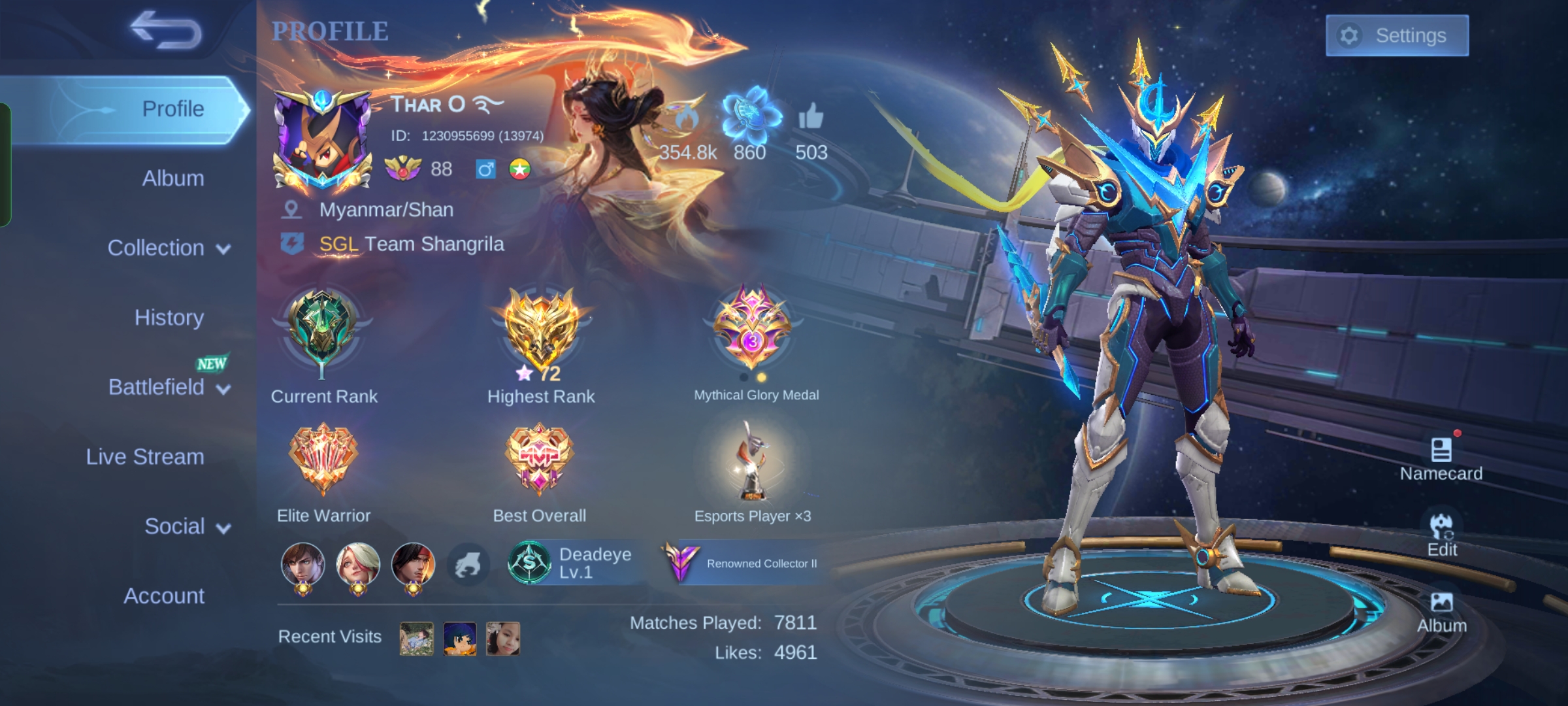
Task: Switch to the Album tab
Action: point(172,178)
